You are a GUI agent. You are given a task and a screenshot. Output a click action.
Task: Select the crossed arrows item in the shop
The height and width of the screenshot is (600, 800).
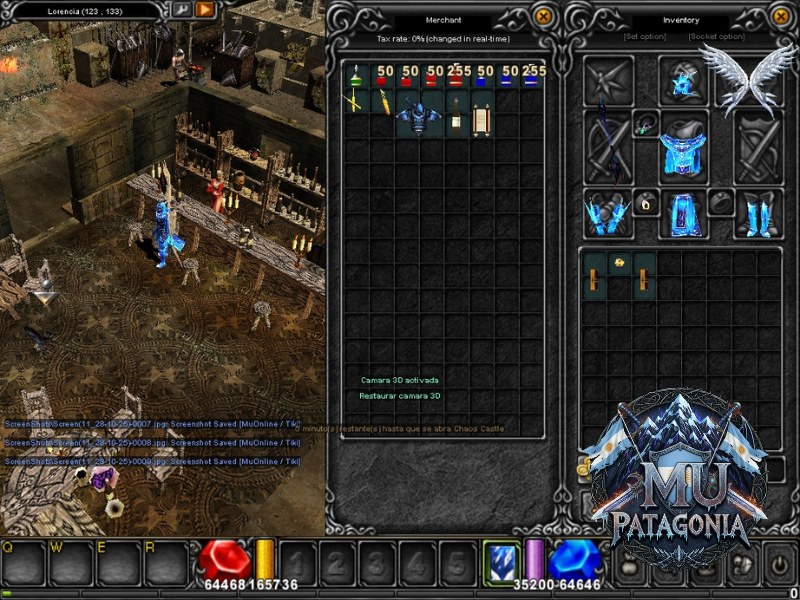tap(355, 101)
